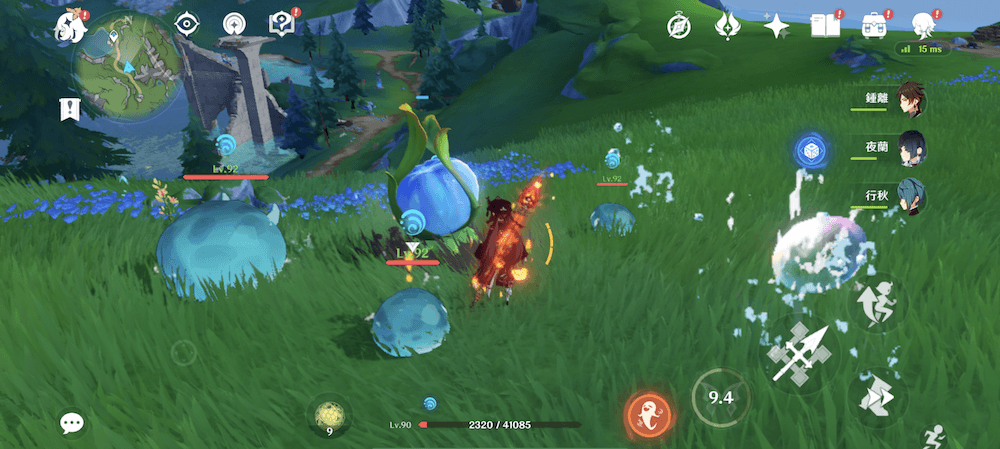Open the quest bookmark icon
The image size is (1000, 449).
point(70,109)
